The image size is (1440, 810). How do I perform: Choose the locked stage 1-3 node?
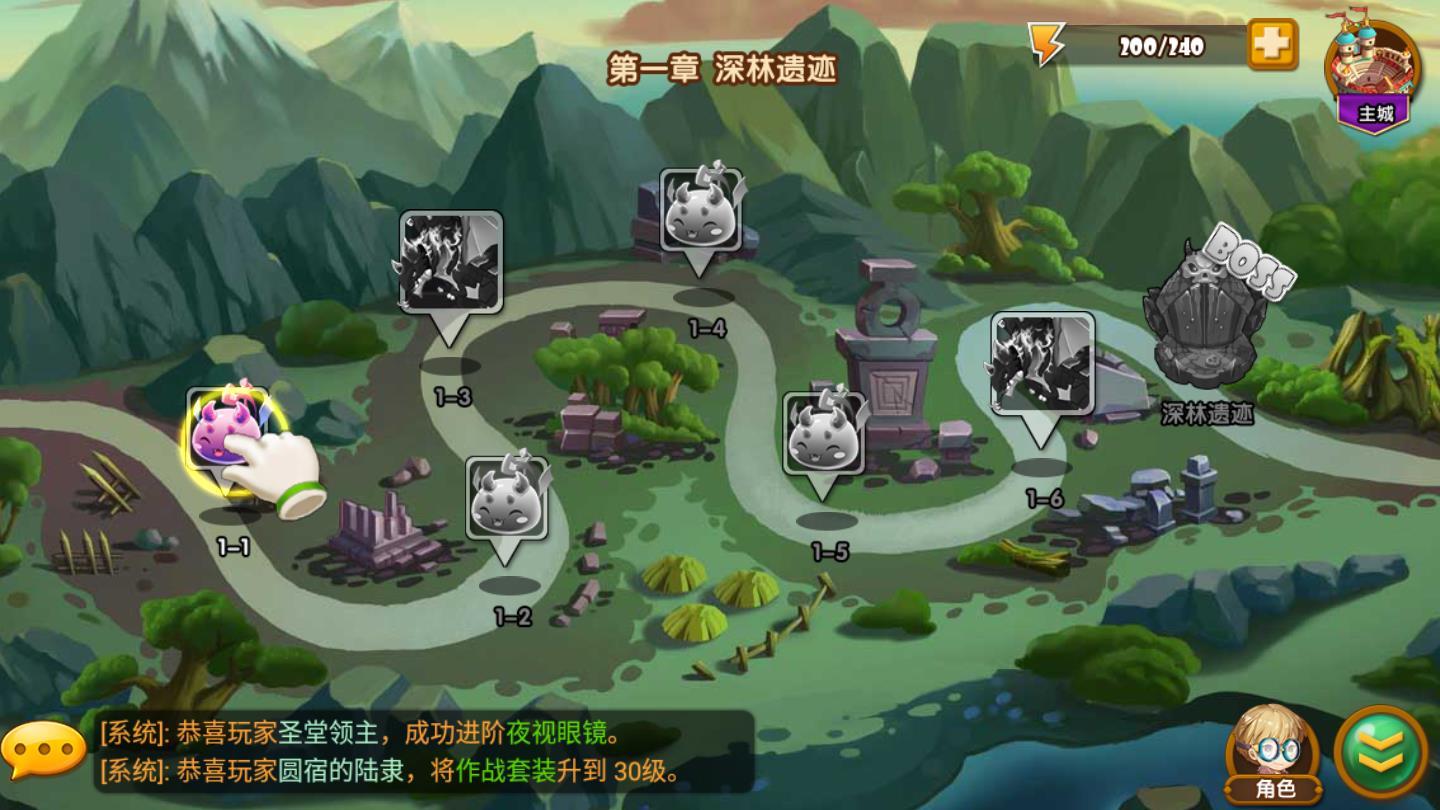coord(451,262)
